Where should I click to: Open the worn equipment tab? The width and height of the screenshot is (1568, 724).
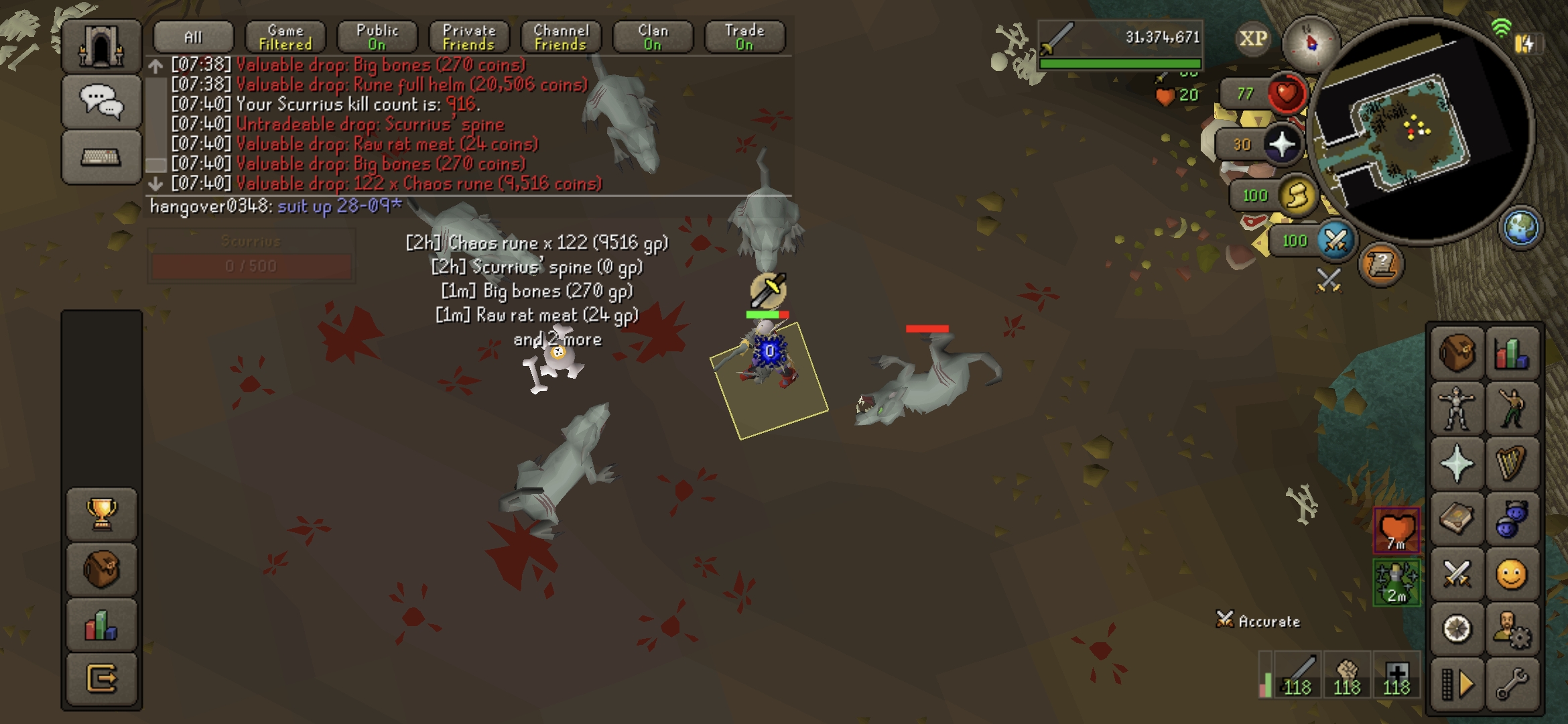tap(1457, 408)
